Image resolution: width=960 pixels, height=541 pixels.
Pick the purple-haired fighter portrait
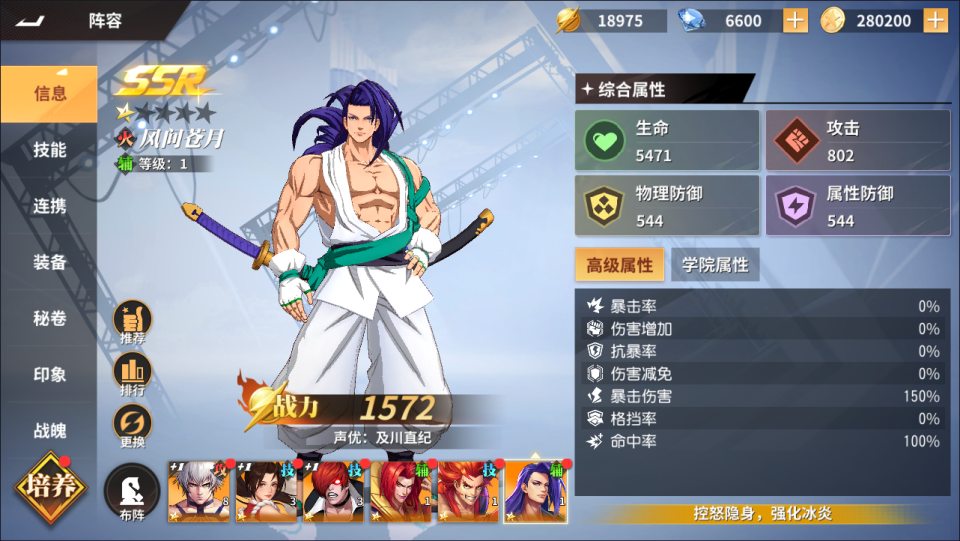point(536,492)
